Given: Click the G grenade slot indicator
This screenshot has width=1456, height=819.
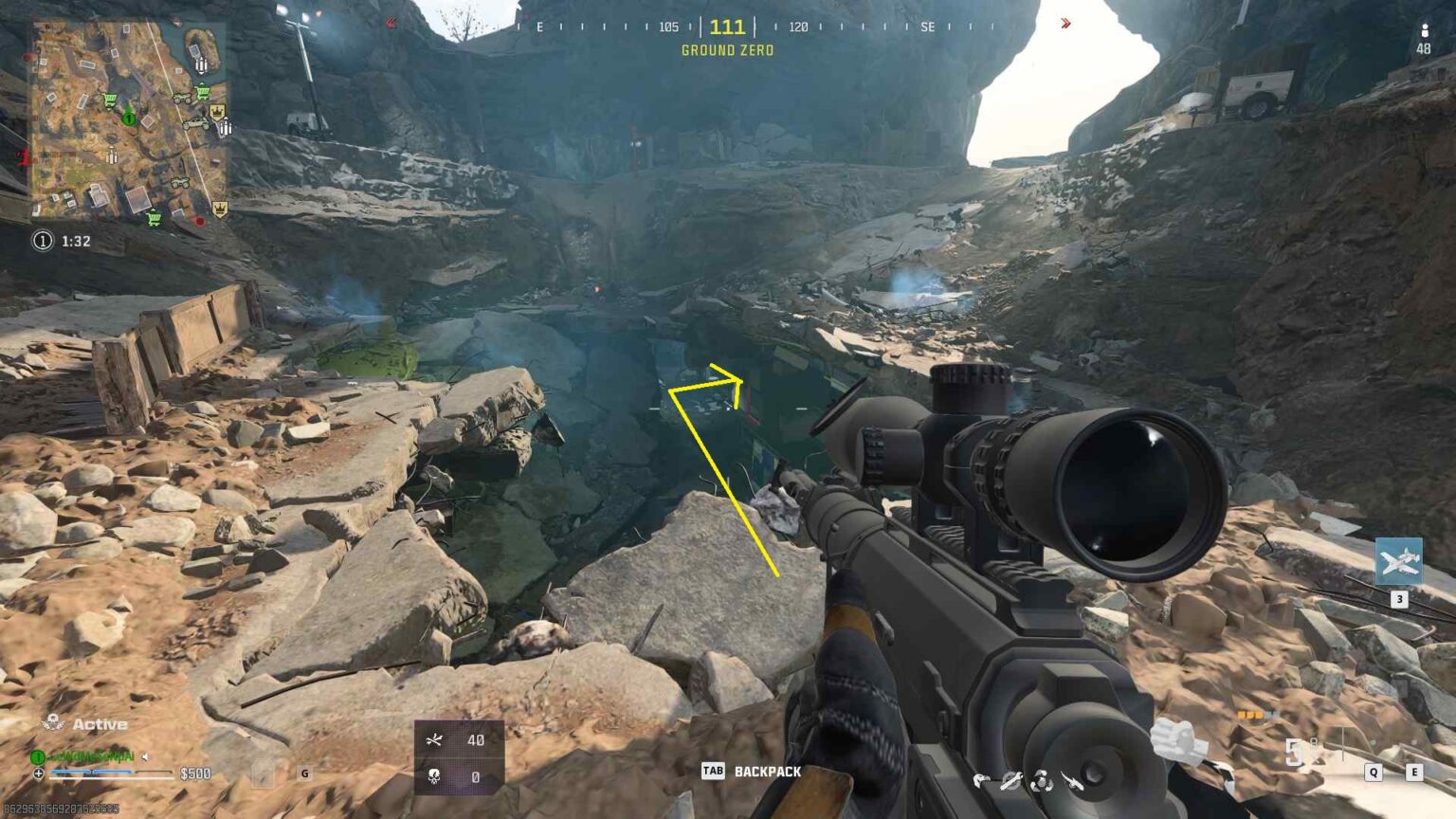Looking at the screenshot, I should click(303, 773).
